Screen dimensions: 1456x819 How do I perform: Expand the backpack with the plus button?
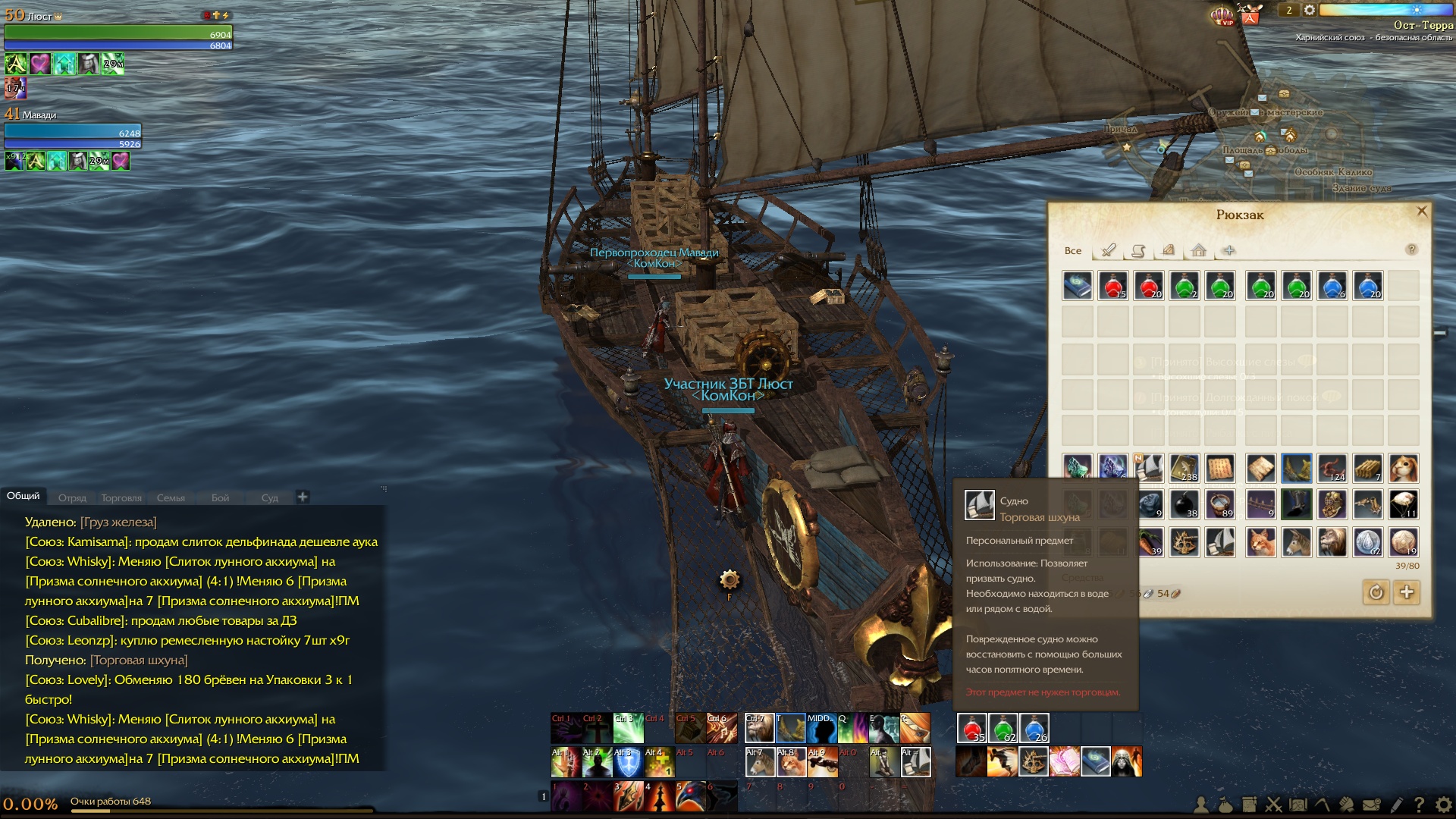(1407, 592)
